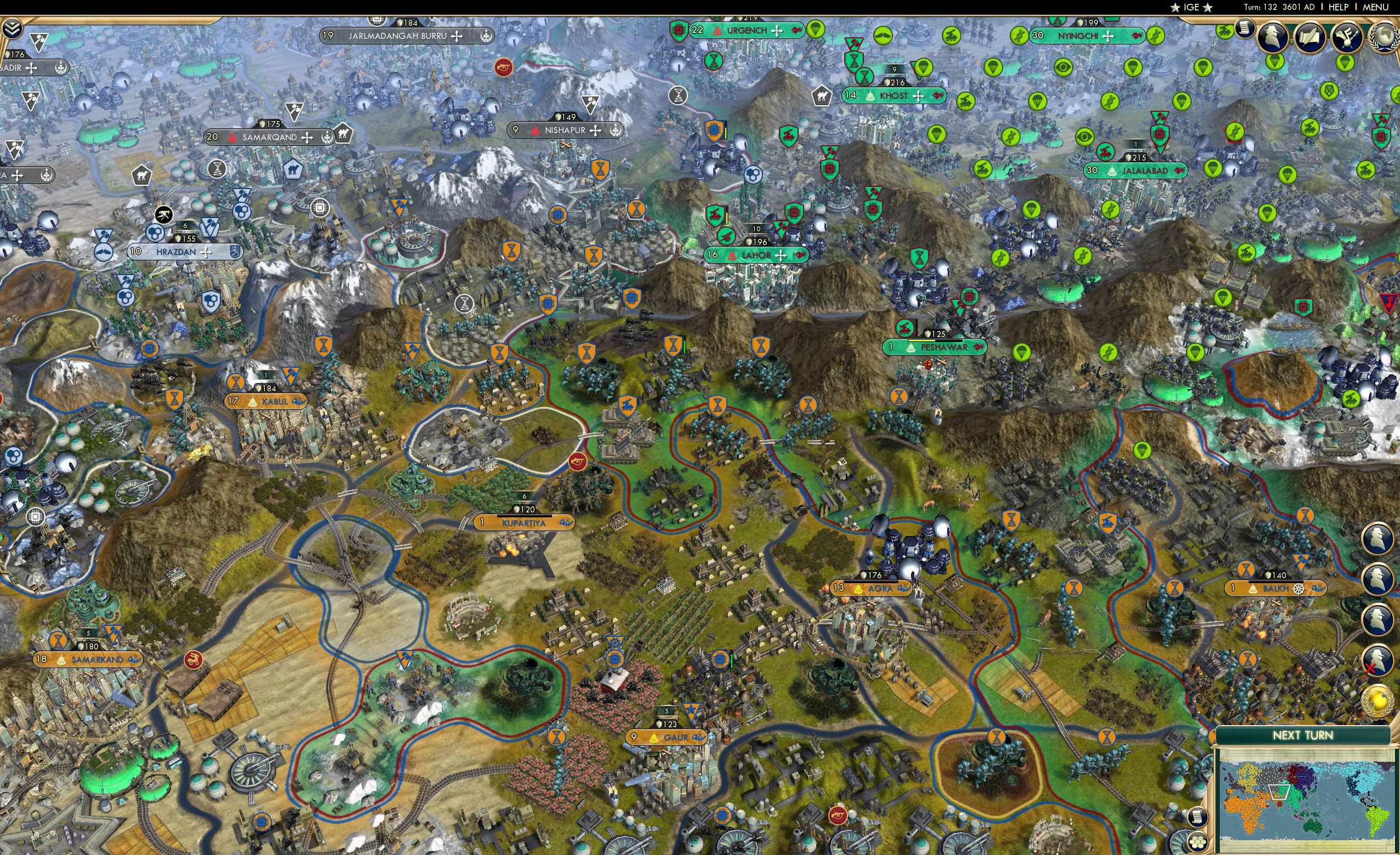The width and height of the screenshot is (1400, 855).
Task: Select a green paratrooper unit icon near Jalalabad
Action: [1214, 170]
